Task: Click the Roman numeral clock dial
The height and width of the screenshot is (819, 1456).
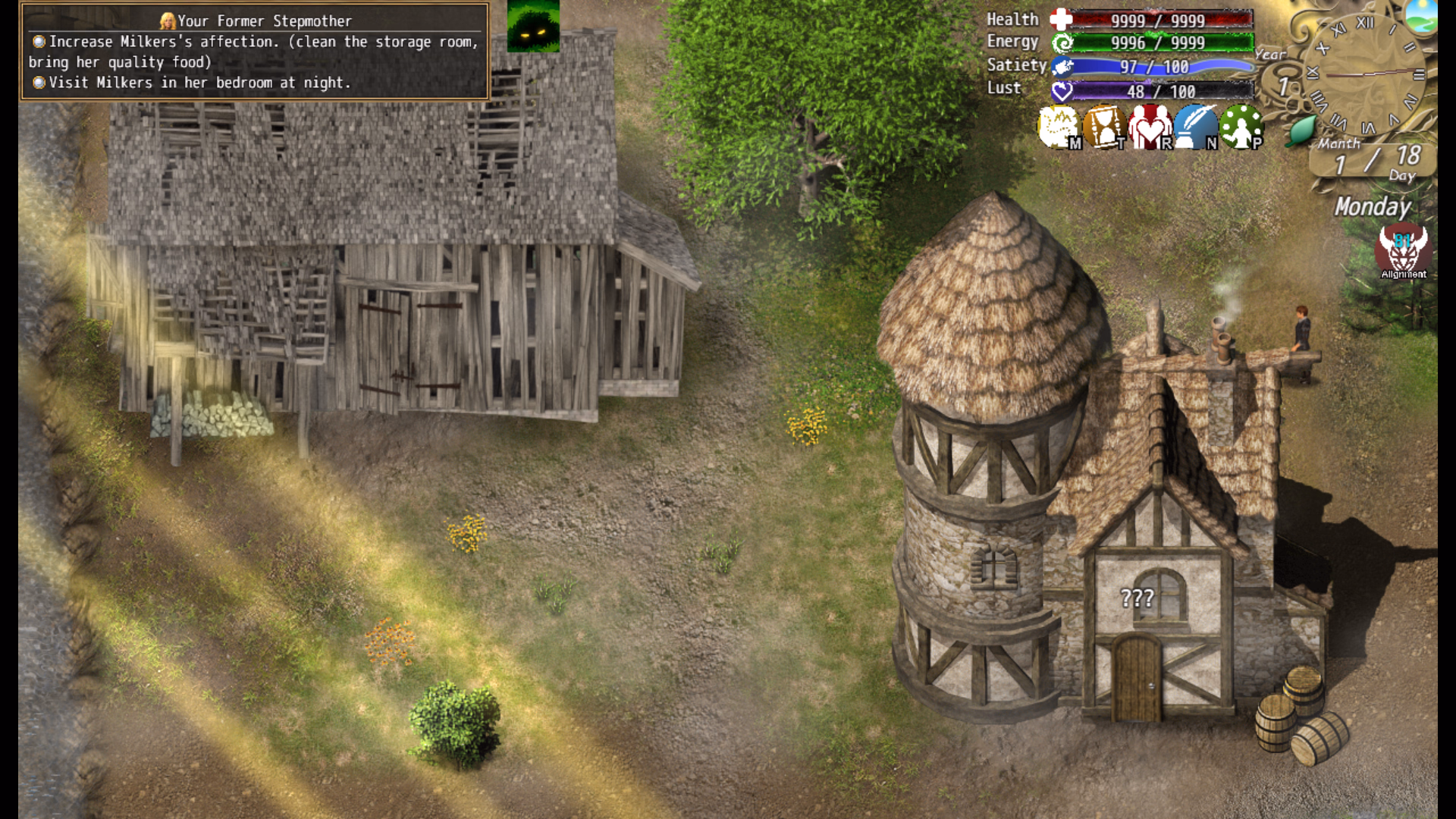Action: (x=1365, y=74)
